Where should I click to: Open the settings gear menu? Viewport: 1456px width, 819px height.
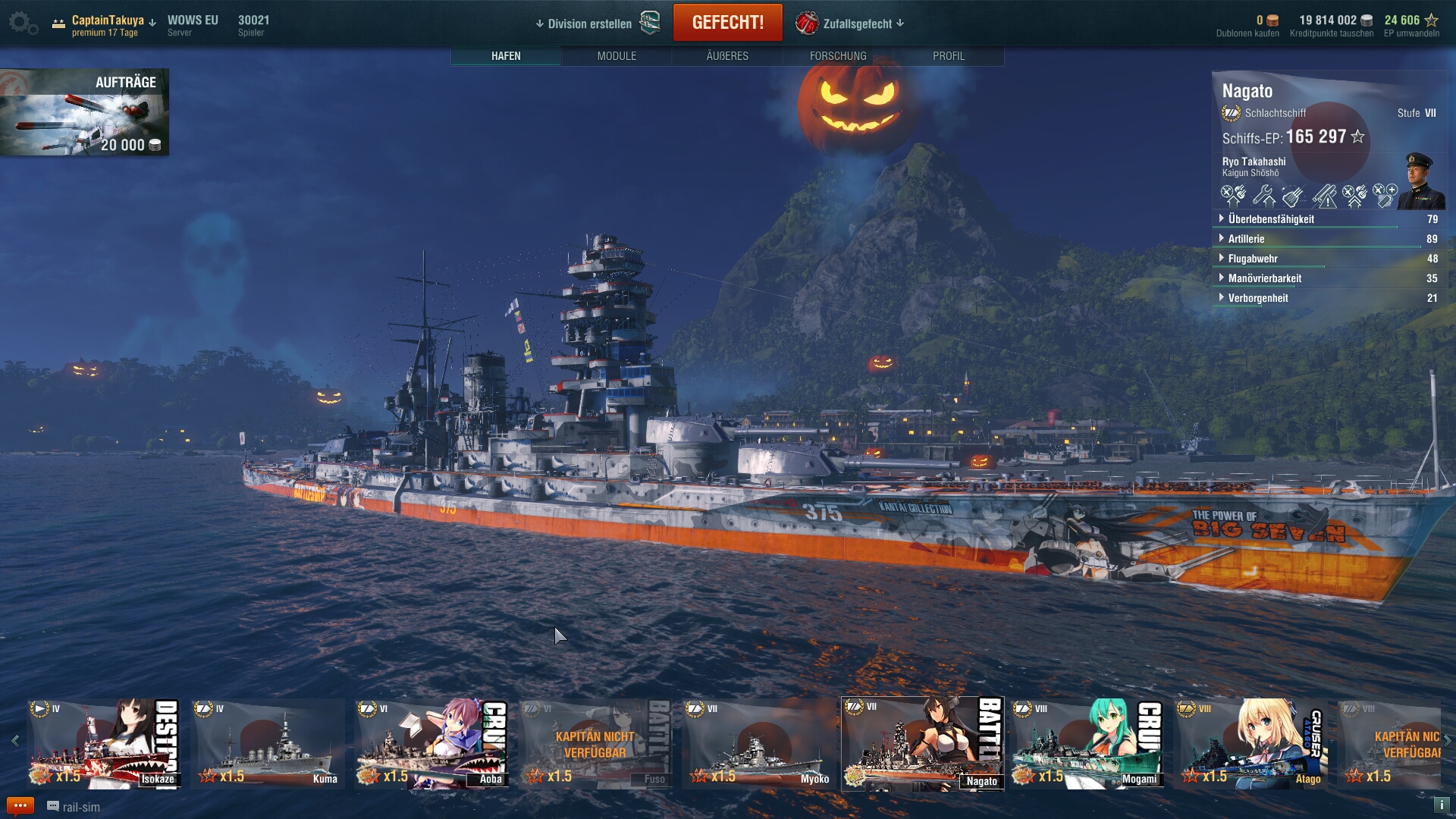tap(21, 23)
